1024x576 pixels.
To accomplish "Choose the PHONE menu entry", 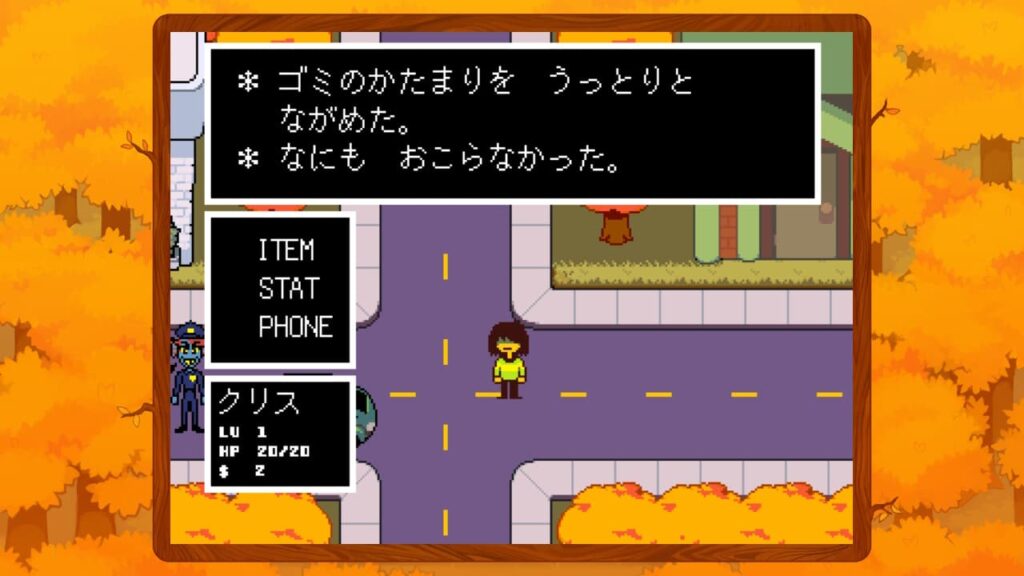I will click(x=295, y=327).
